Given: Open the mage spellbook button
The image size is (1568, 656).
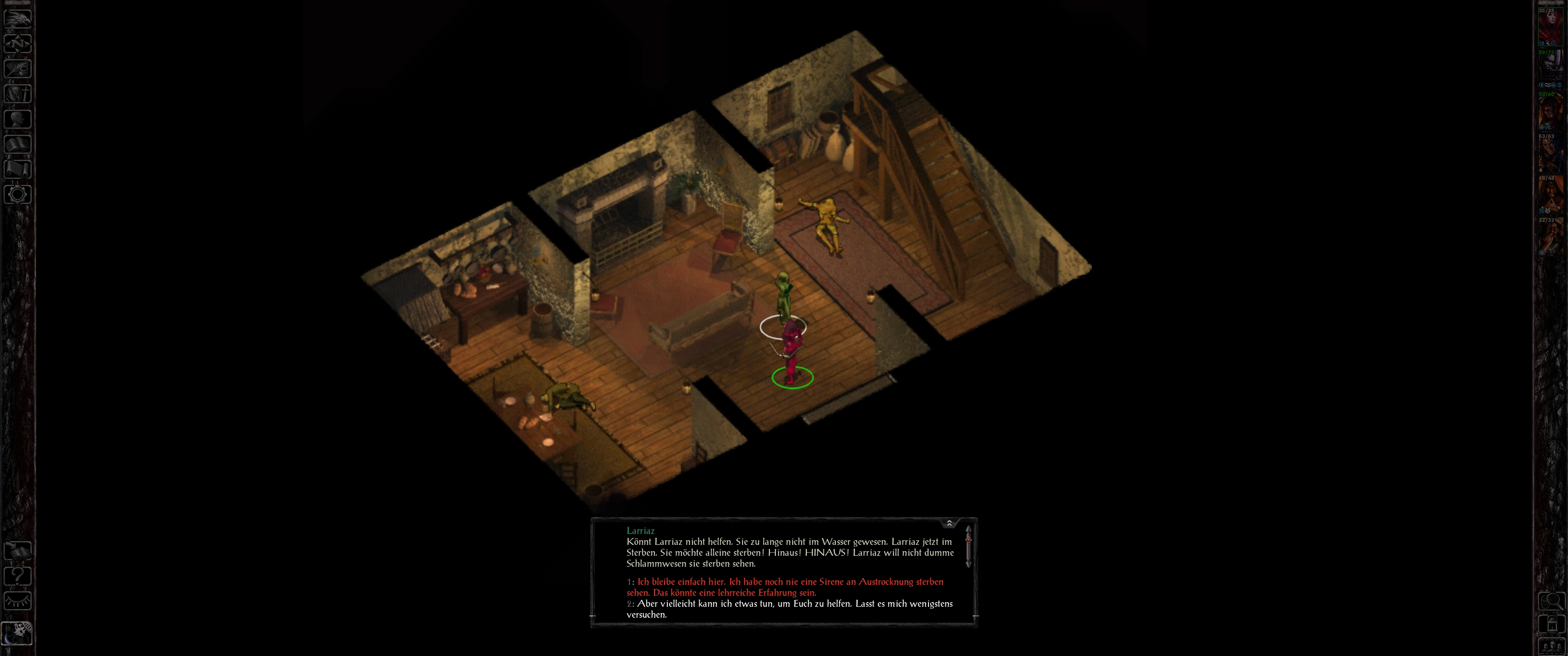Looking at the screenshot, I should pos(18,143).
